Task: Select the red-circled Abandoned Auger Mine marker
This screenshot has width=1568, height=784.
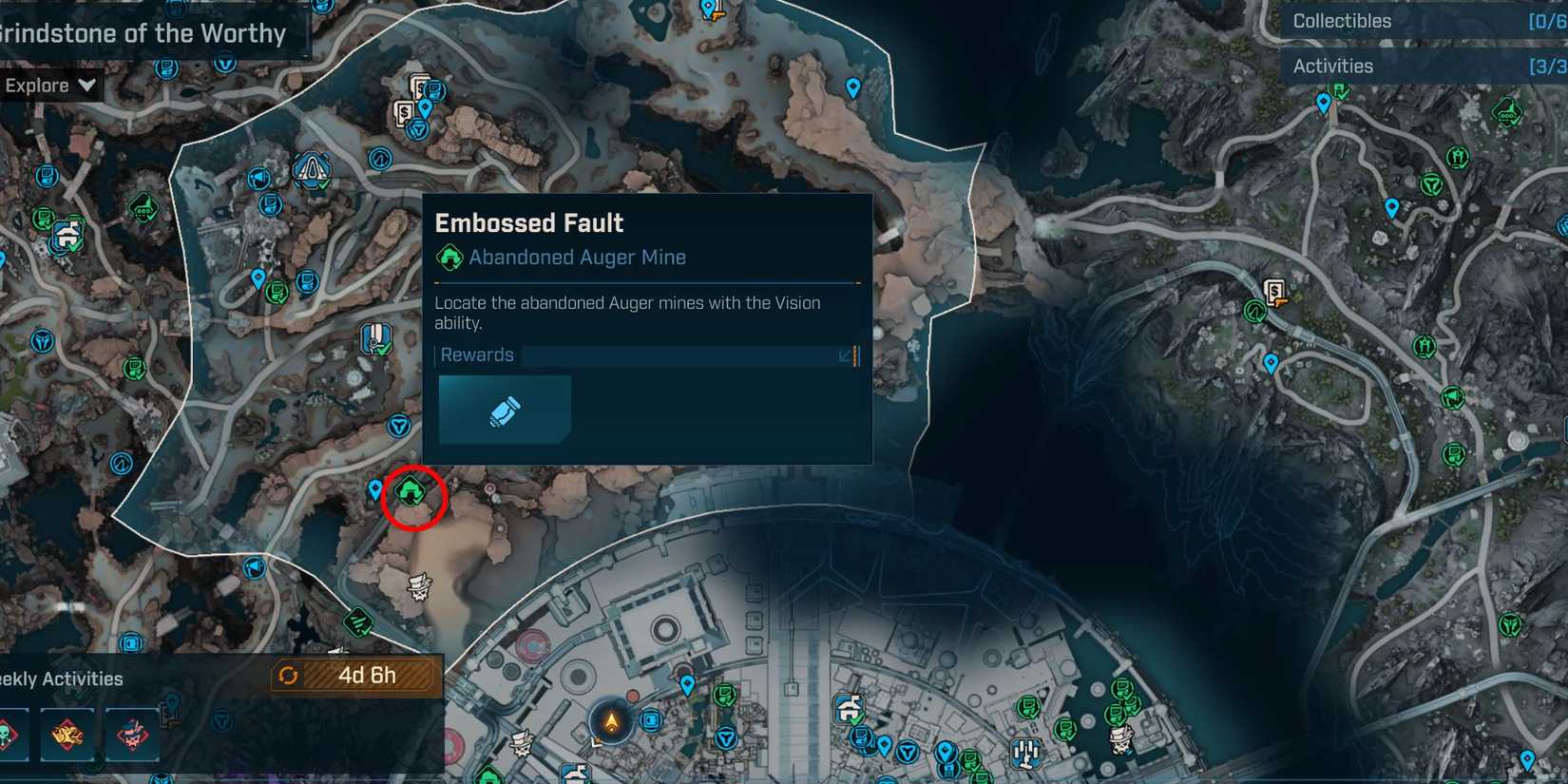Action: [410, 491]
